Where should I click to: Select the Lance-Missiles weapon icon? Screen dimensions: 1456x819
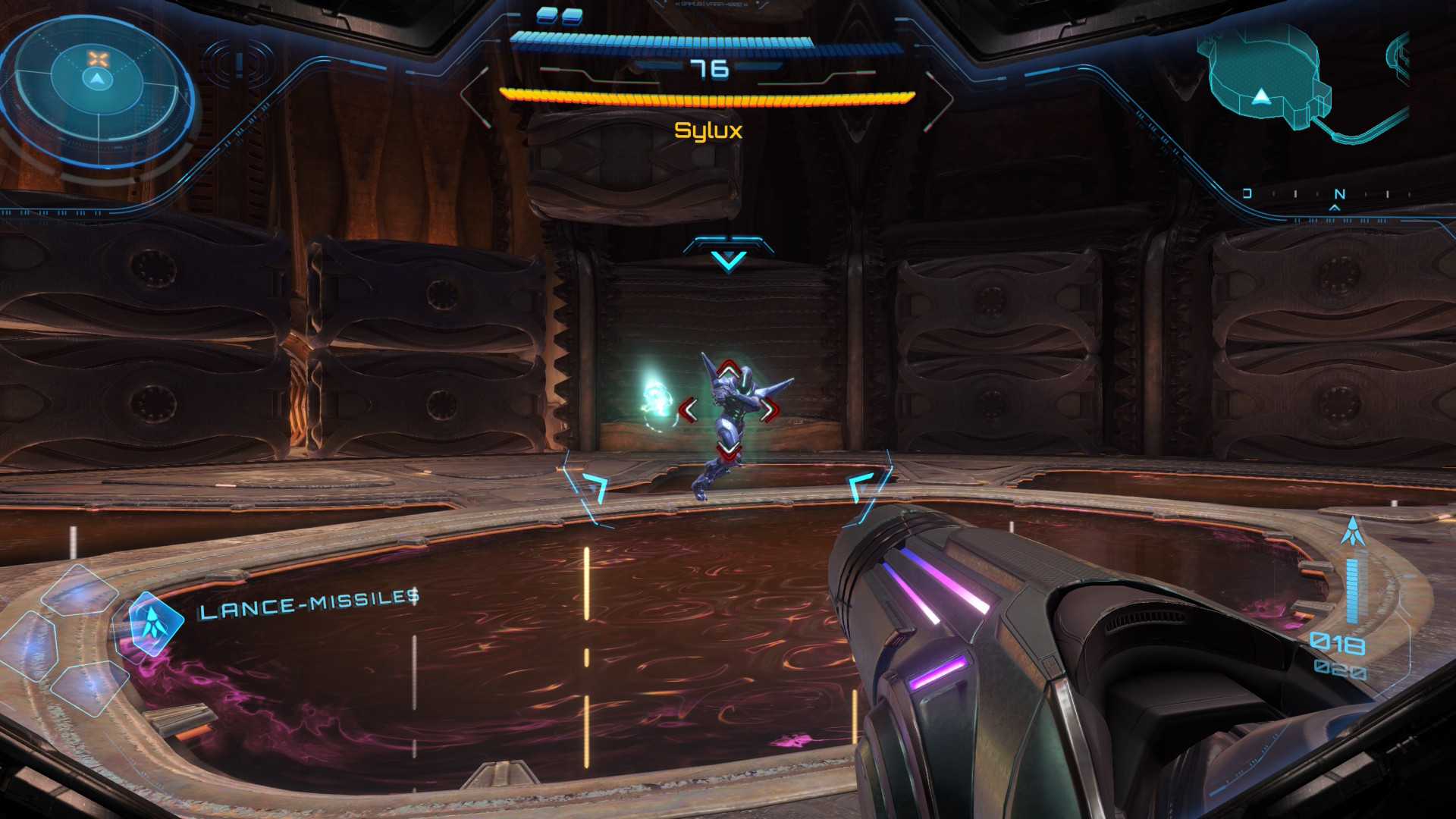(155, 623)
